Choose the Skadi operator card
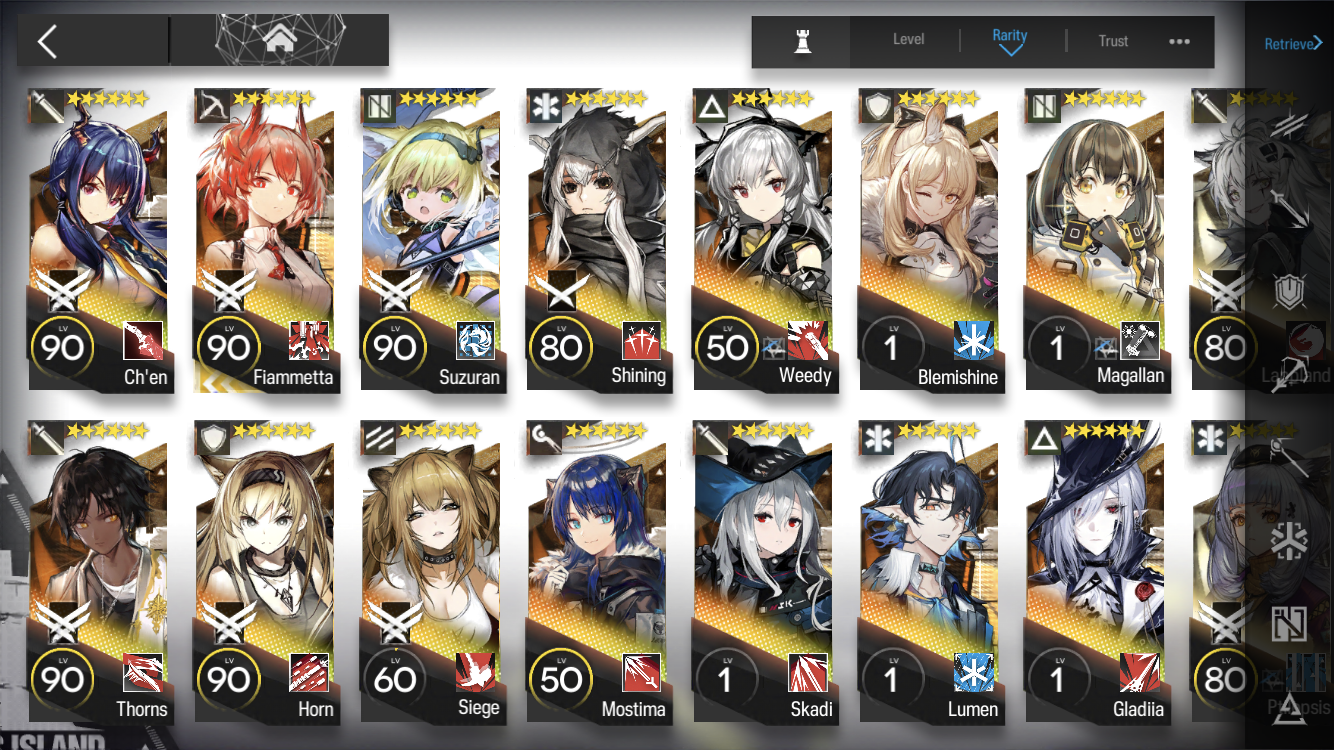This screenshot has width=1334, height=750. pyautogui.click(x=764, y=572)
